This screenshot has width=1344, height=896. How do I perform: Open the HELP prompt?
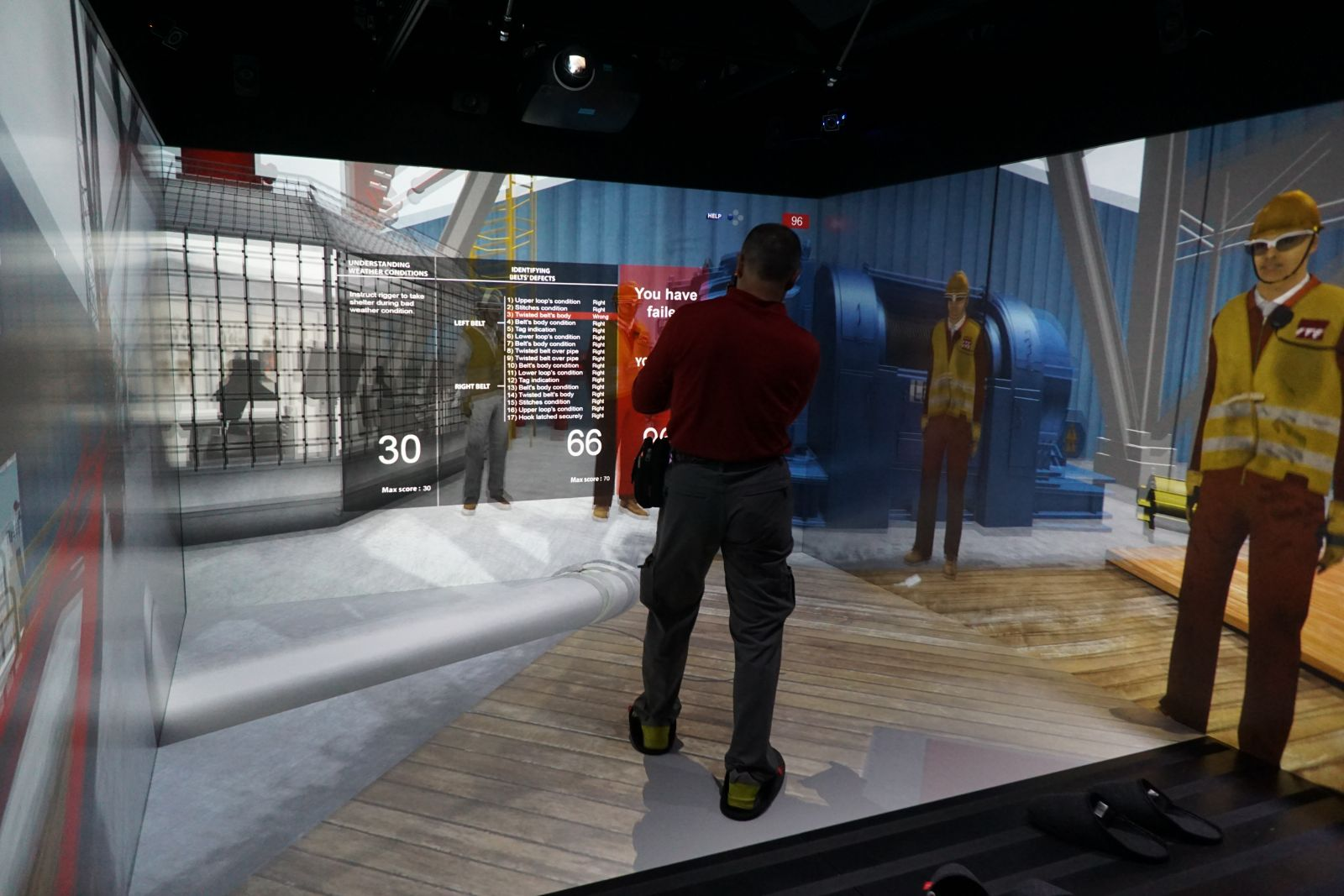click(715, 216)
